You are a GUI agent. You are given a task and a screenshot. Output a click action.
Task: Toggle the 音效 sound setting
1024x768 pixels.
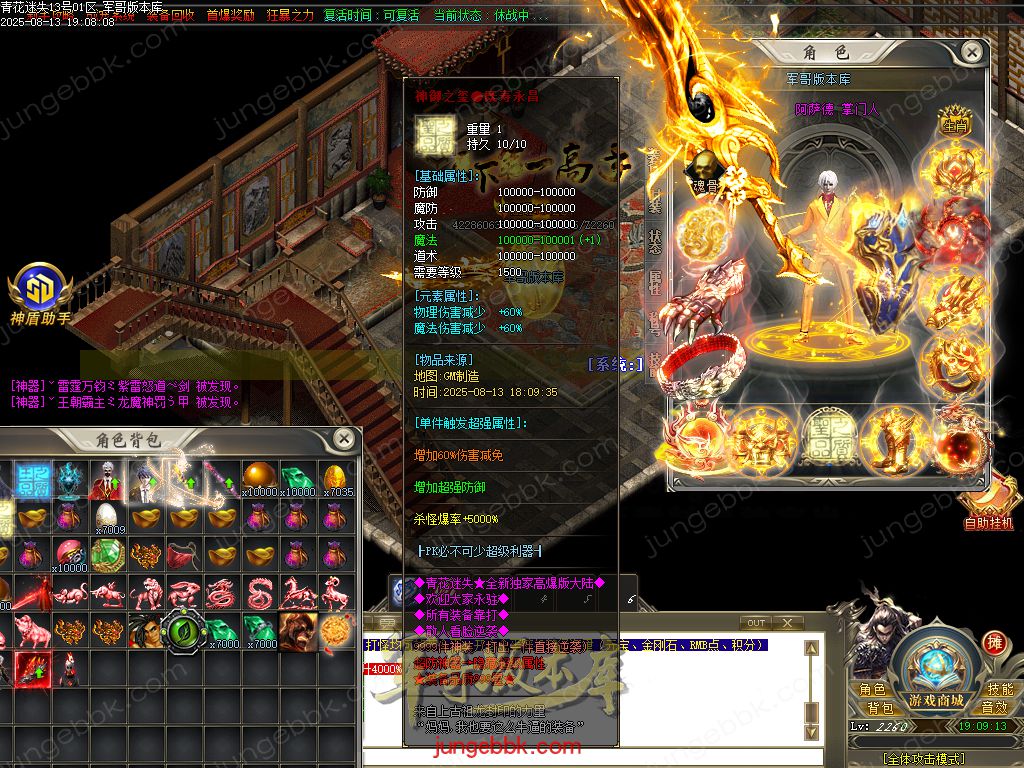[994, 707]
